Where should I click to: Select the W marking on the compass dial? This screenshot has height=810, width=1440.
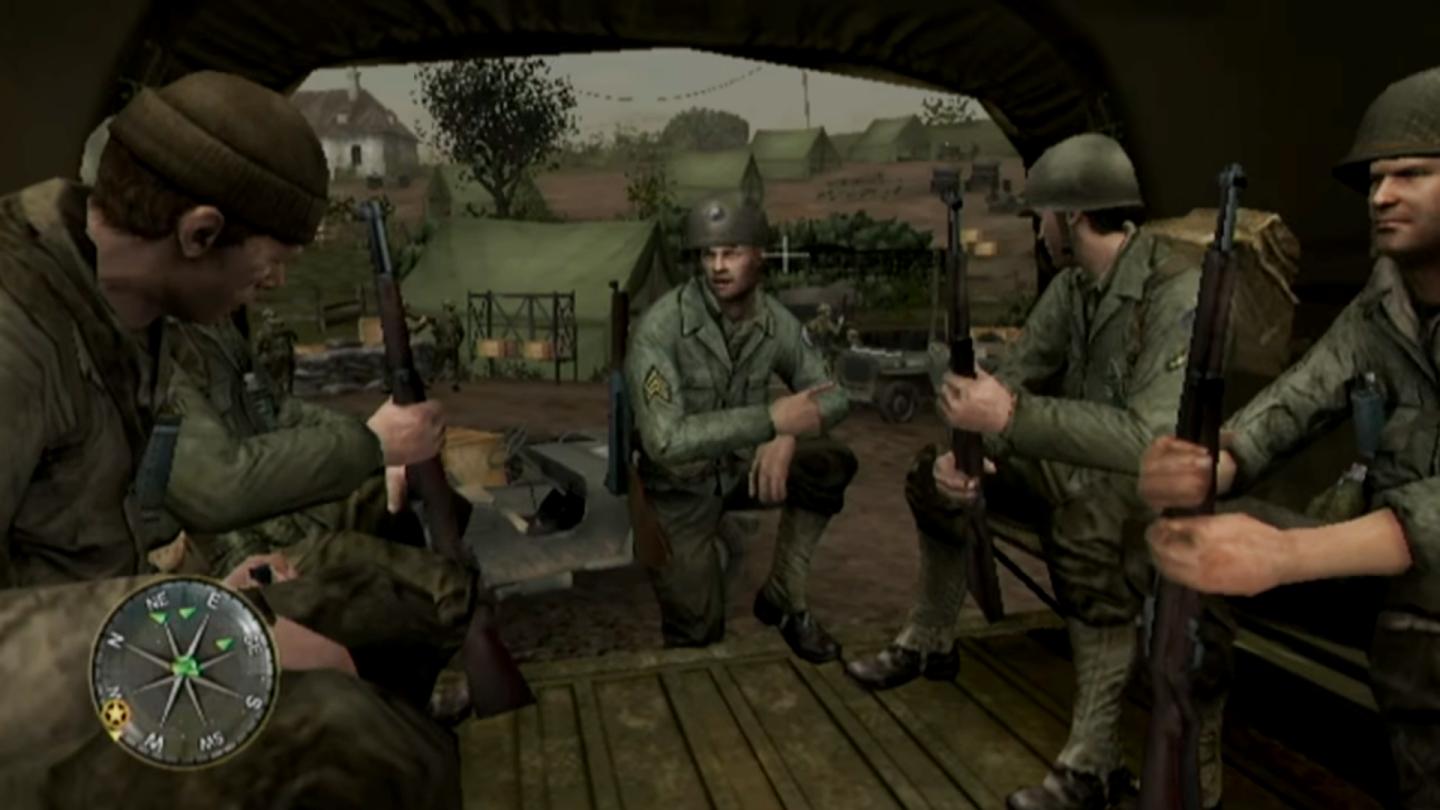152,741
